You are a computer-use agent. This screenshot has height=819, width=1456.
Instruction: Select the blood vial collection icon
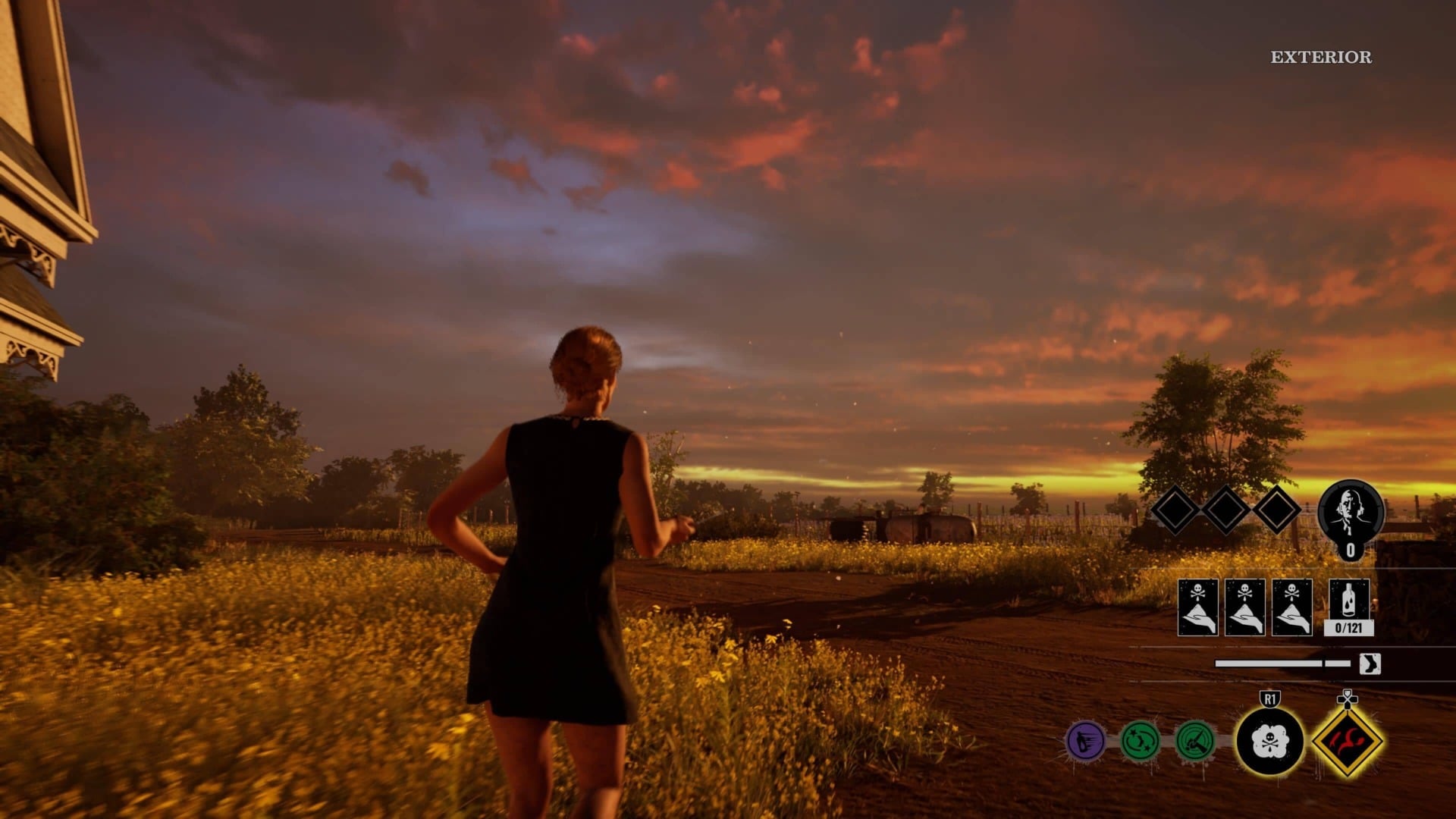1348,599
